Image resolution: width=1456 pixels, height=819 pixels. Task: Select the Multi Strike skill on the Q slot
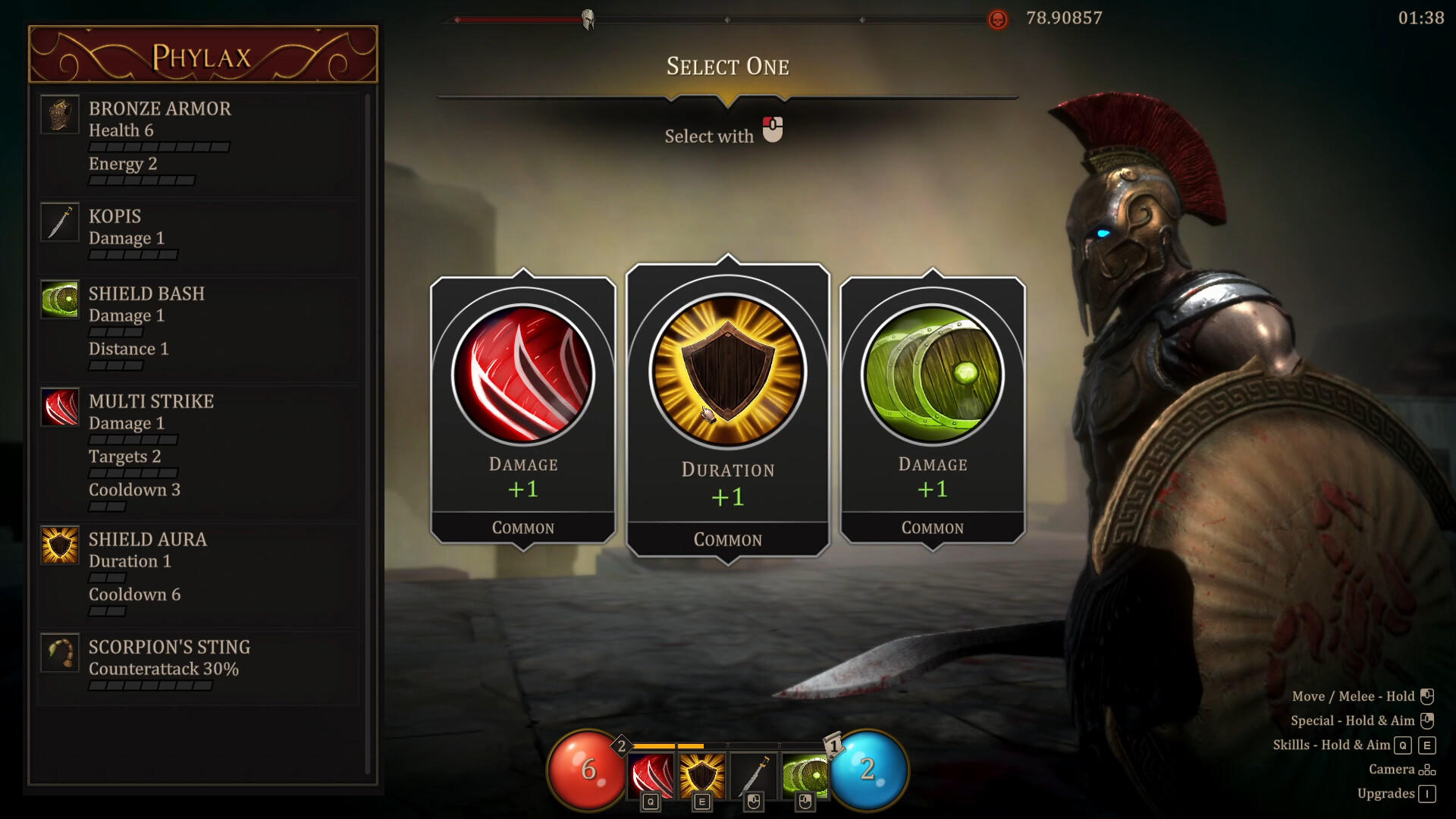(651, 770)
